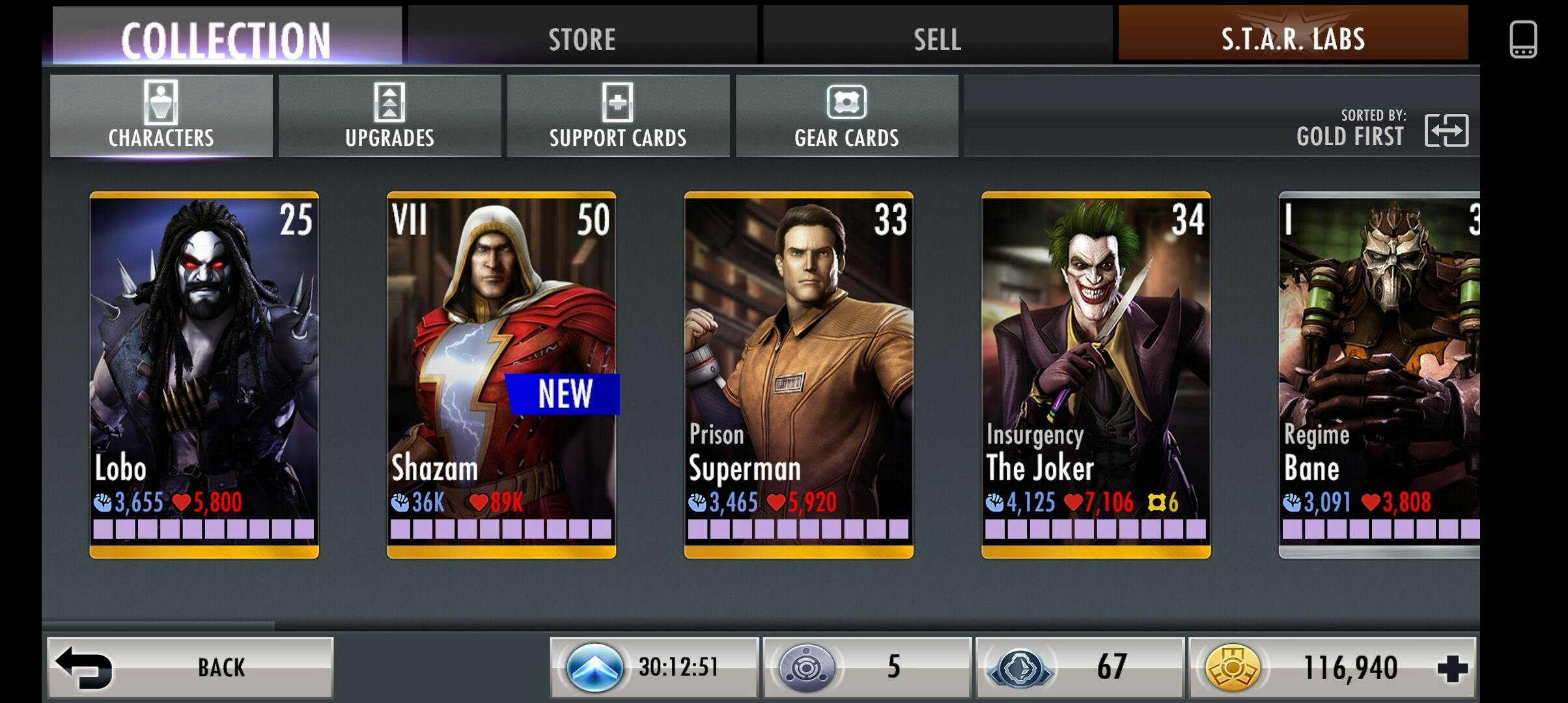Toggle the Gold First sort order
This screenshot has height=703, width=1568.
click(x=1446, y=130)
